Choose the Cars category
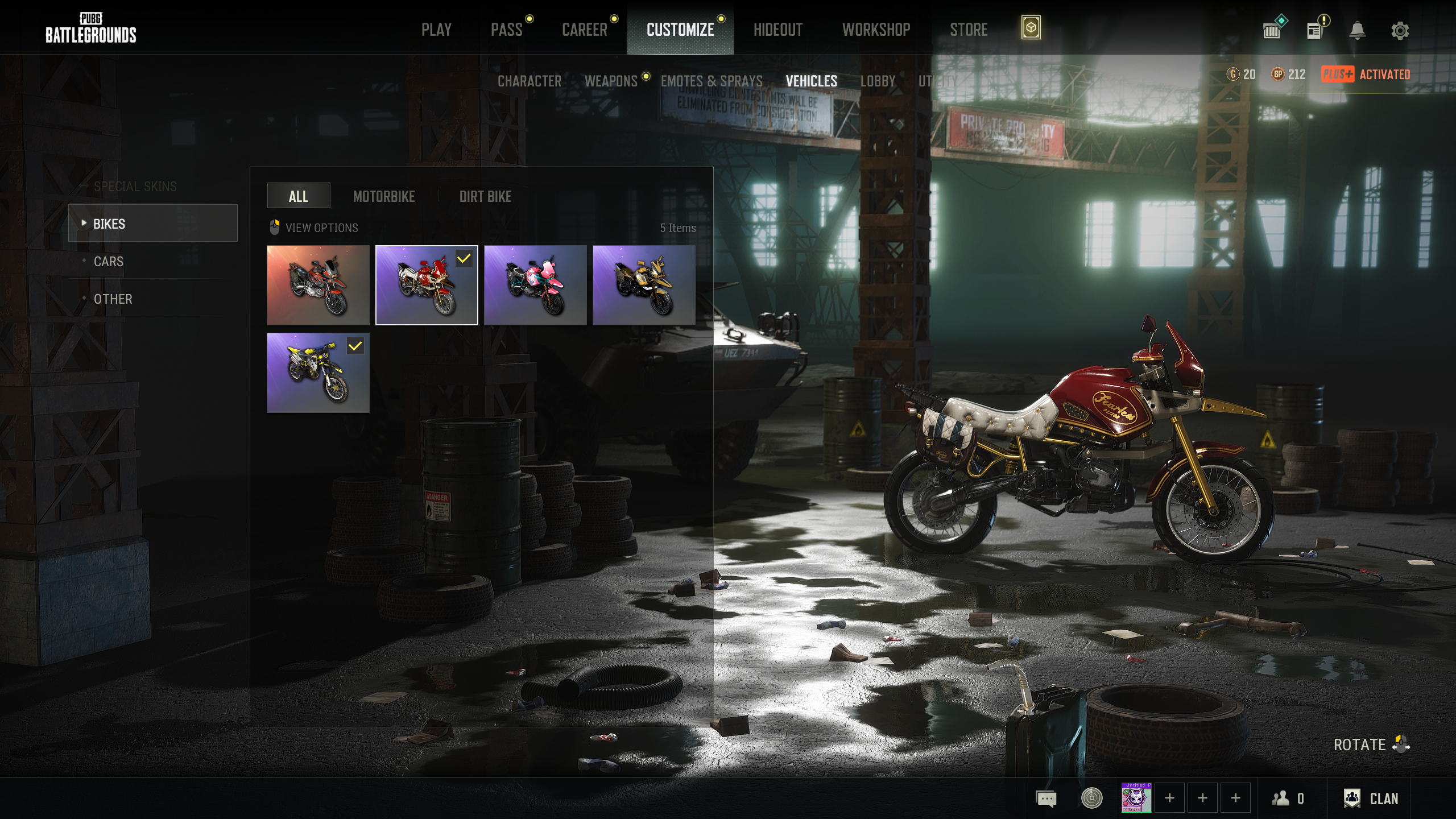 [x=109, y=262]
